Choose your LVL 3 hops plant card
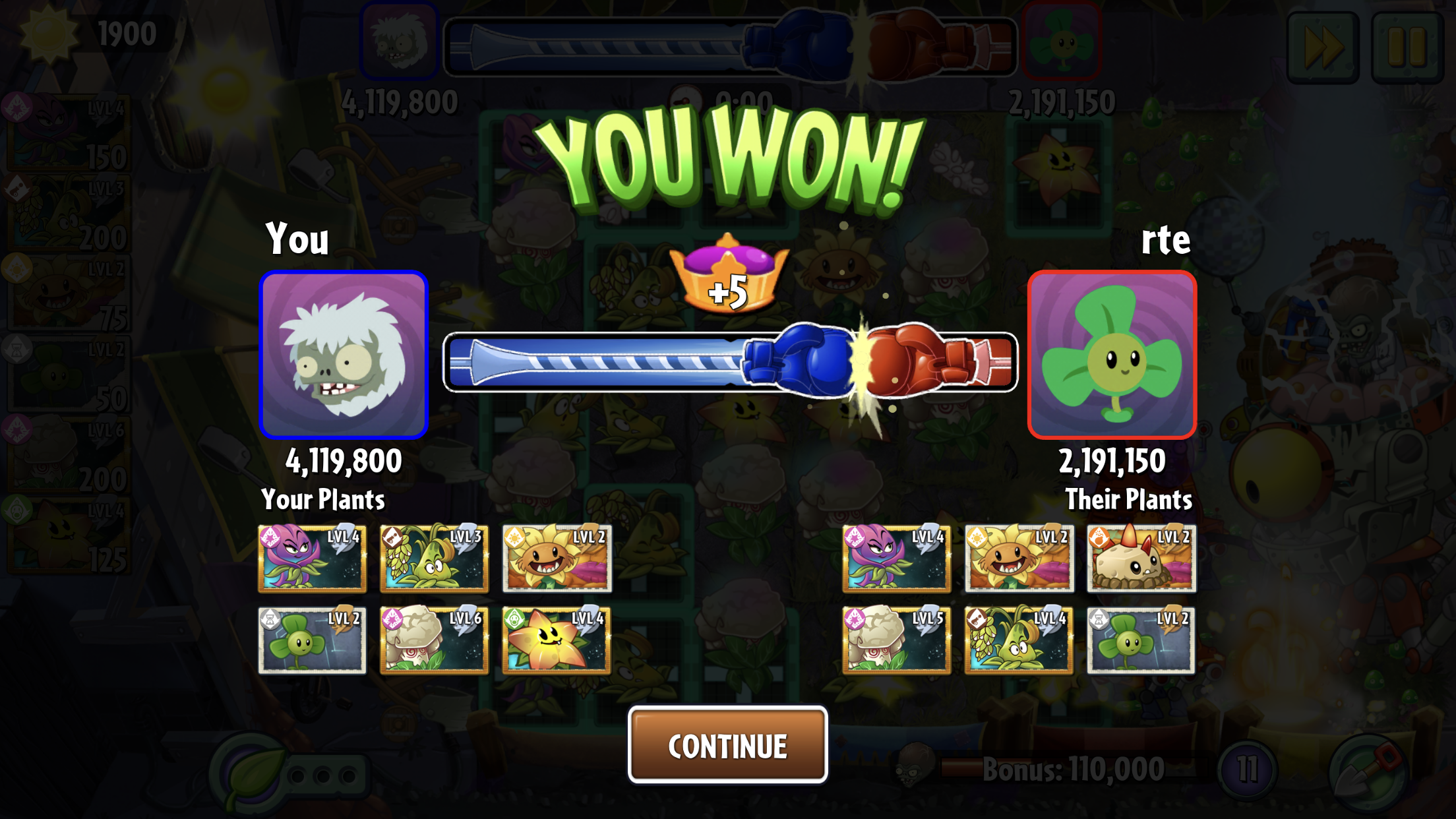Image resolution: width=1456 pixels, height=819 pixels. pos(434,558)
